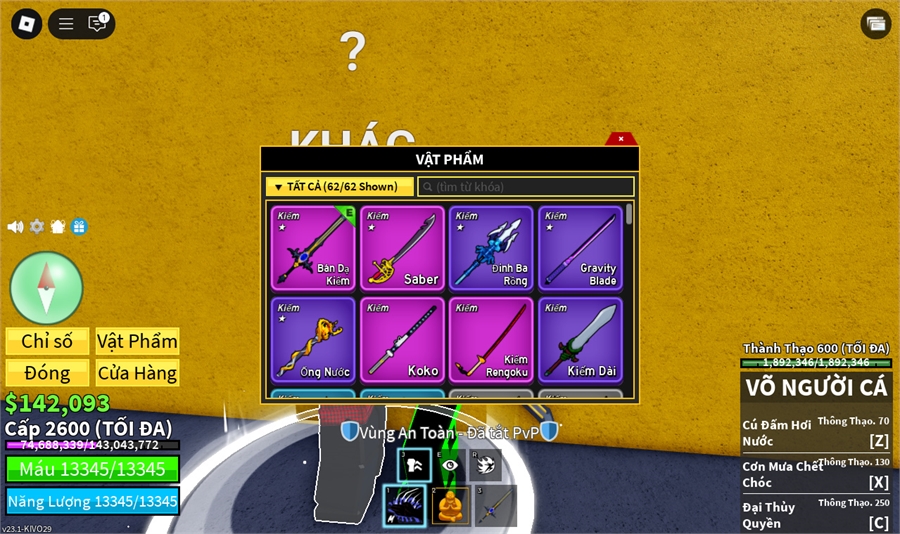Screen dimensions: 900x534
Task: Click the Đóng button
Action: coord(47,373)
